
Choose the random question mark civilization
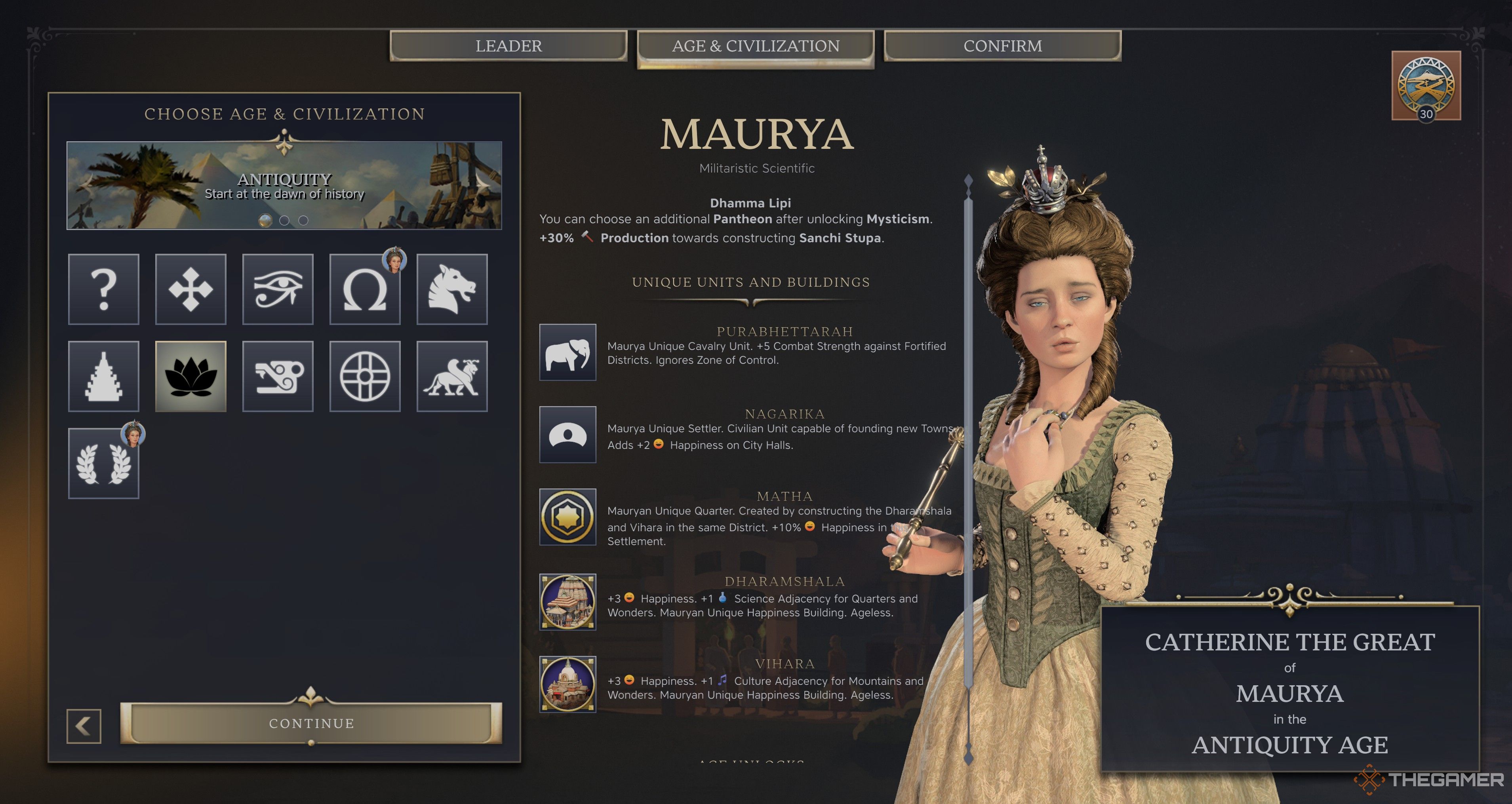[x=104, y=289]
